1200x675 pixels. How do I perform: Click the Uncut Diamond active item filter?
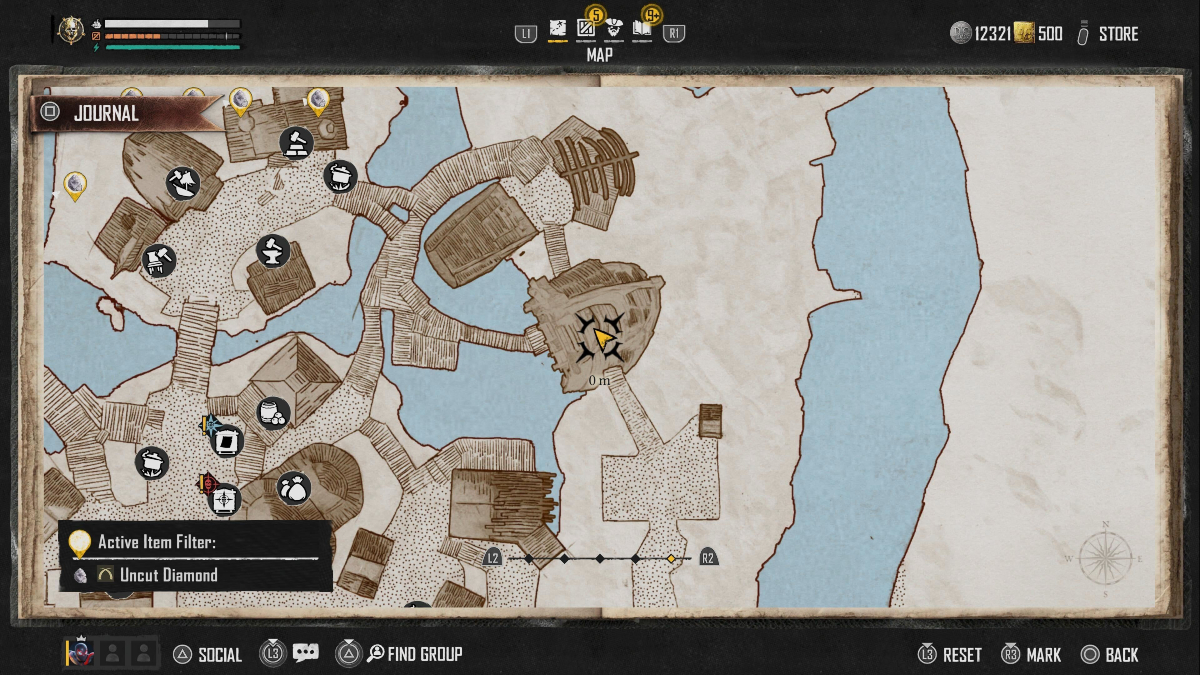tap(168, 575)
